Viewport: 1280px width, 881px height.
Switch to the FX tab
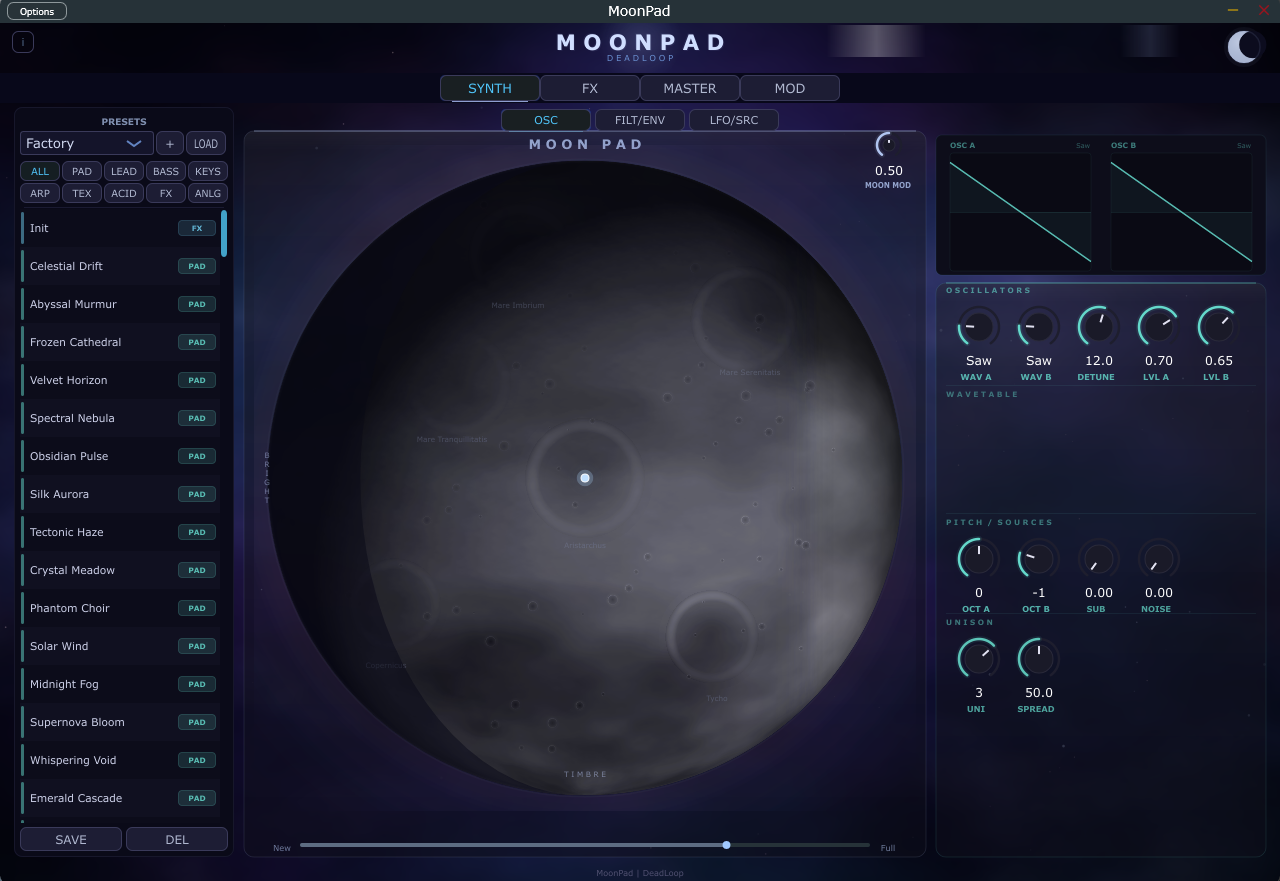click(589, 88)
